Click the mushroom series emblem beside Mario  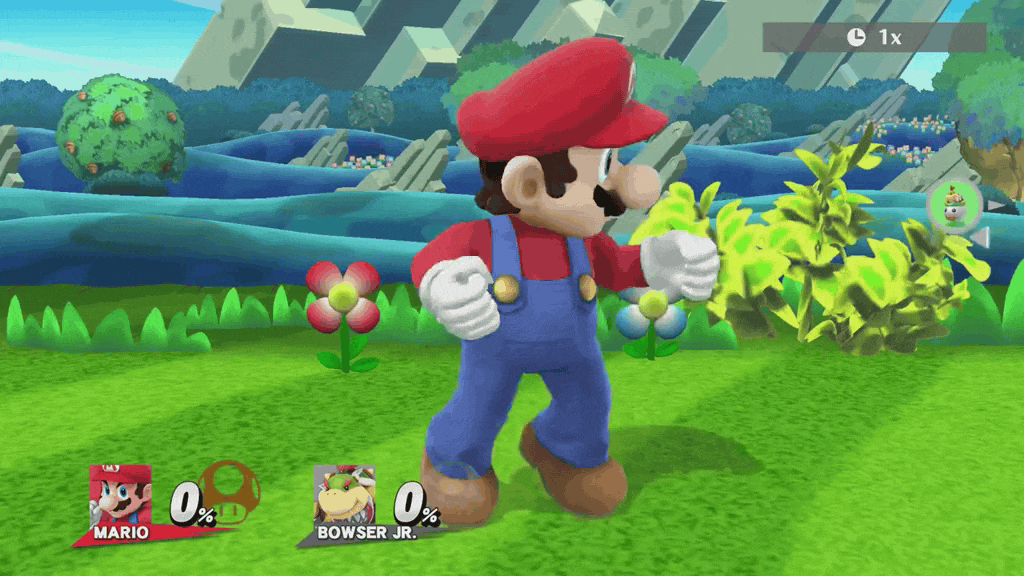[x=231, y=491]
